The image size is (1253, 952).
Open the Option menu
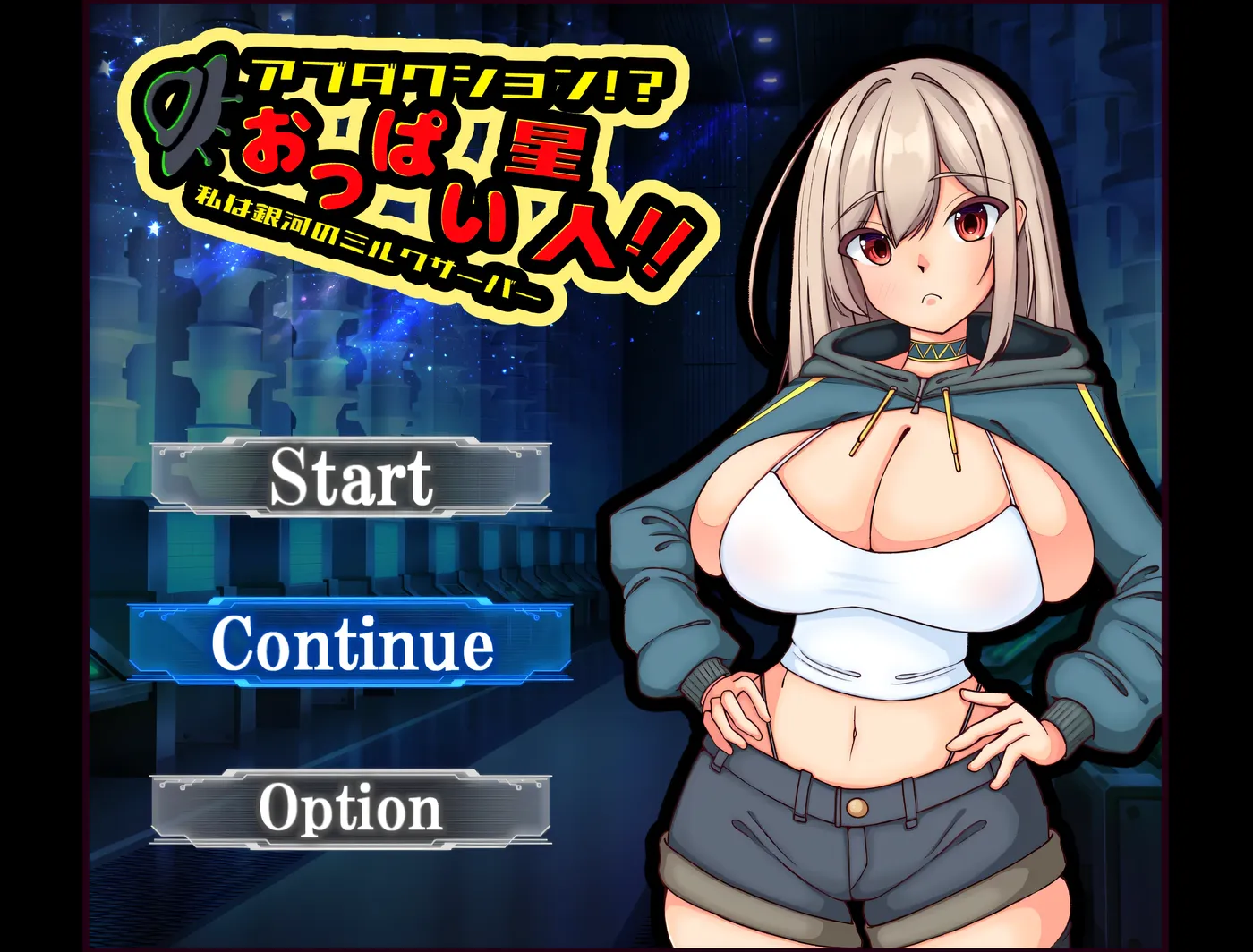(349, 810)
